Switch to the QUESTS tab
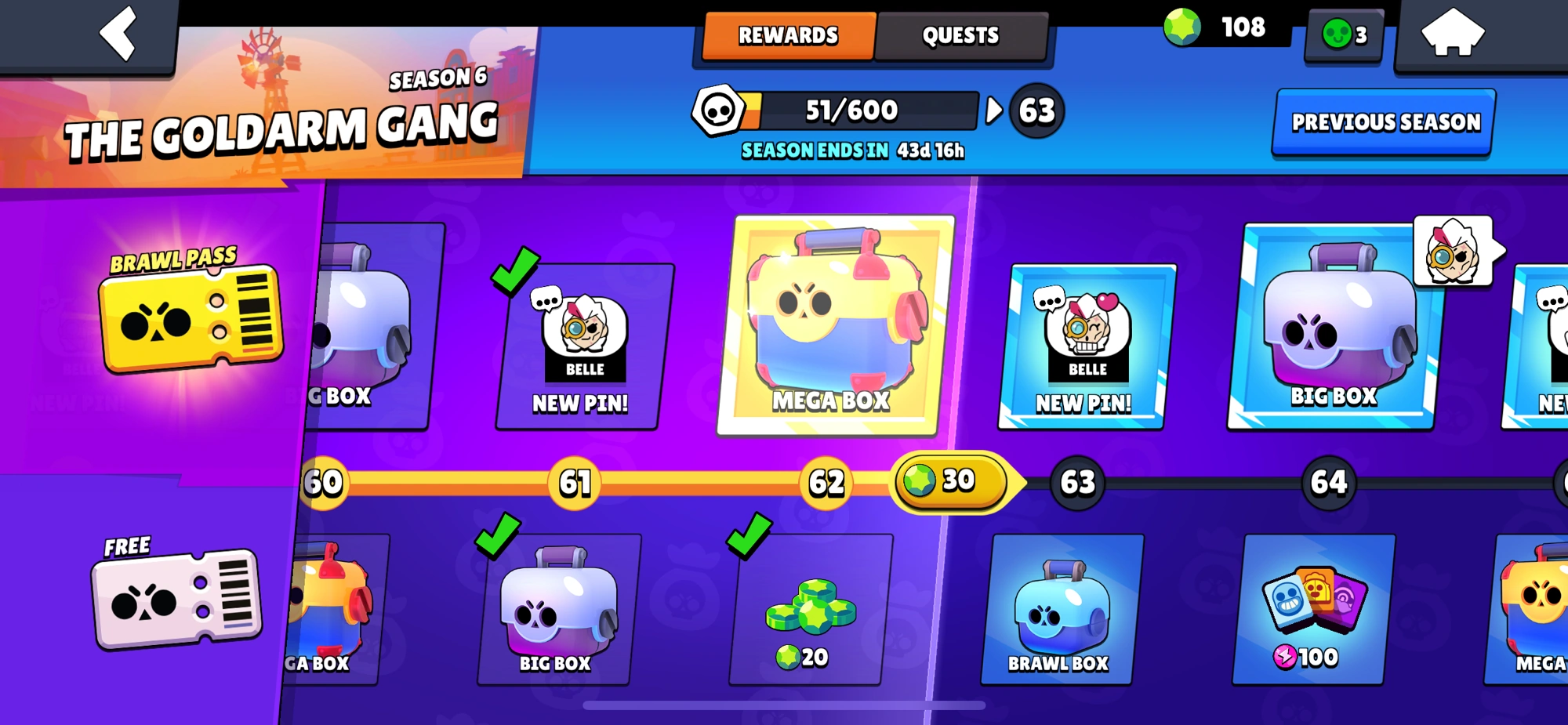Image resolution: width=1568 pixels, height=725 pixels. click(960, 34)
